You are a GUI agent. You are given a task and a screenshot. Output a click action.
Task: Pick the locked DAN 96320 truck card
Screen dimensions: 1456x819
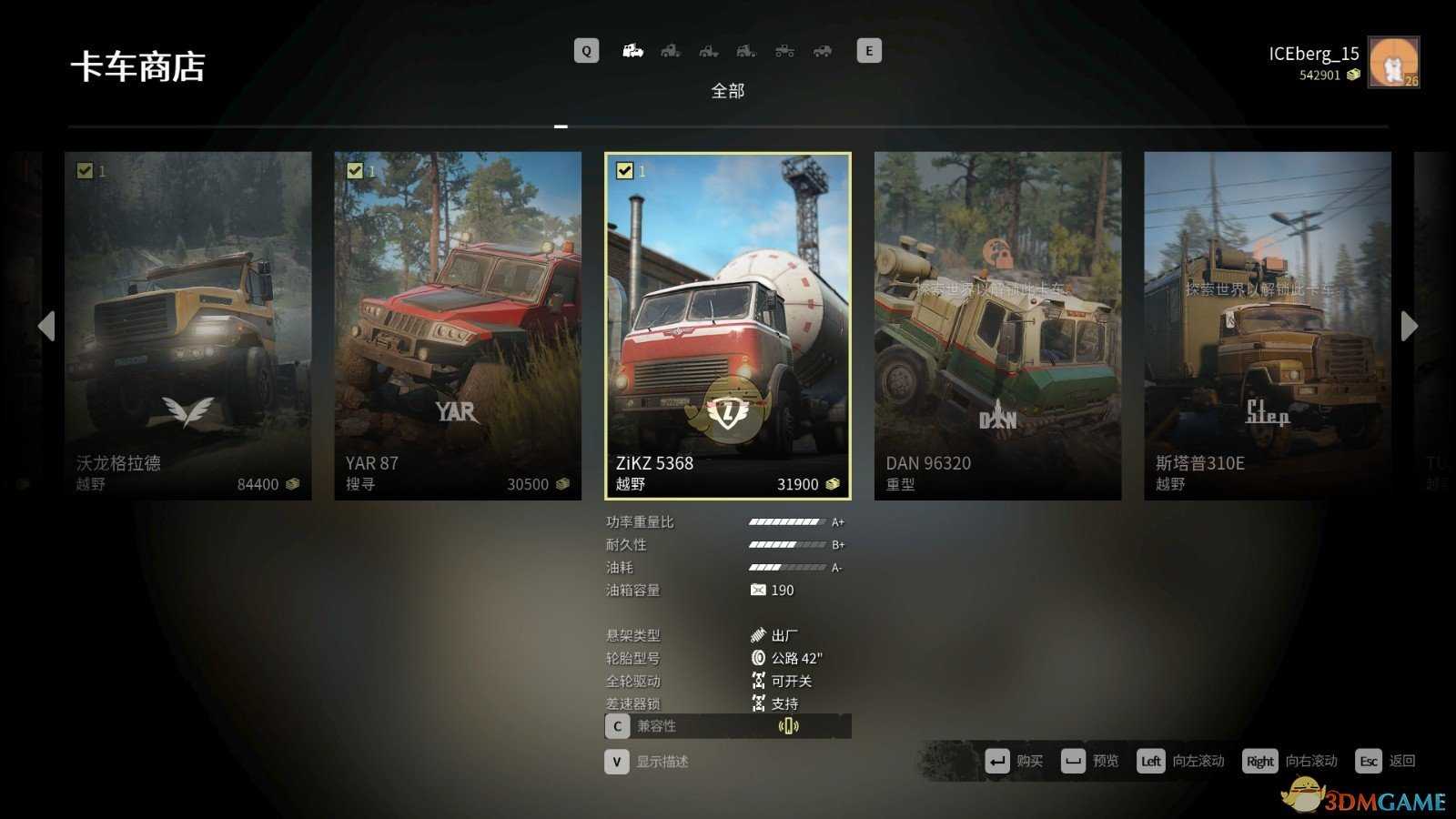click(x=997, y=325)
